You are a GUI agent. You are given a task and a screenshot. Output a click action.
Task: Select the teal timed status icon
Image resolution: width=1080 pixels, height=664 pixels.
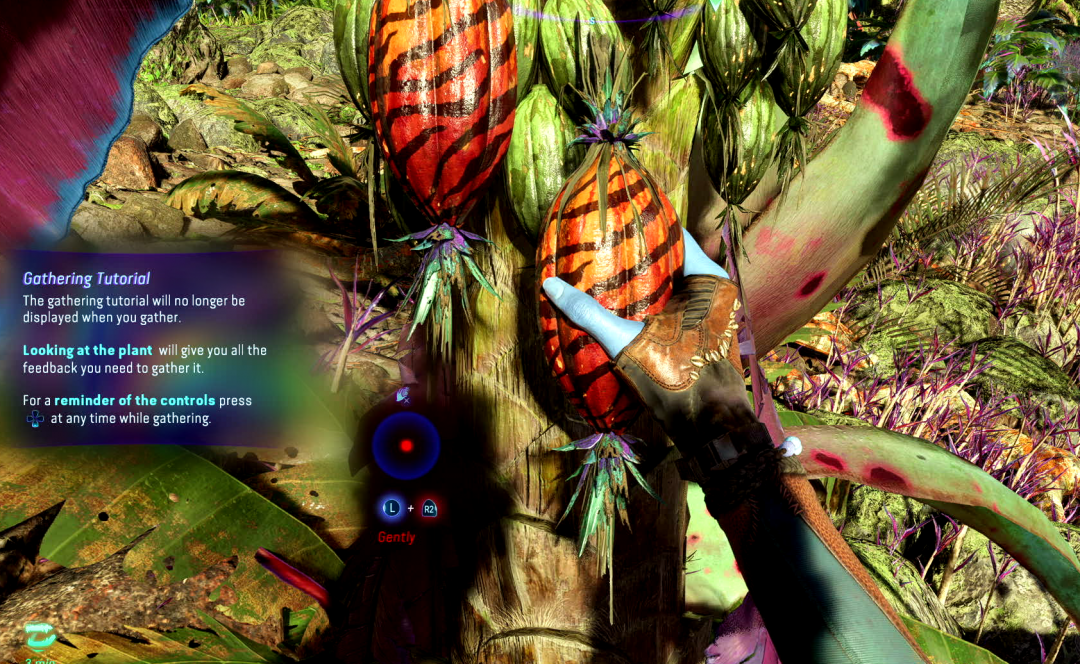coord(41,635)
